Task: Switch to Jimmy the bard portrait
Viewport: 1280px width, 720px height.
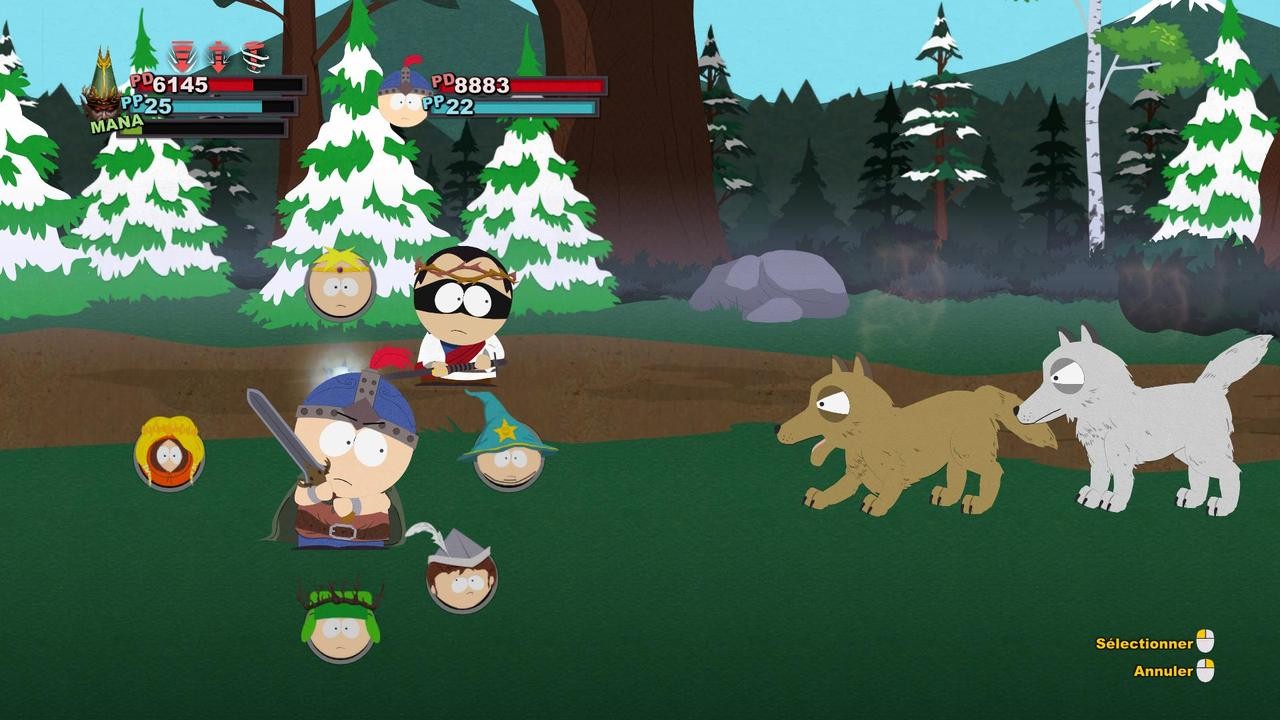Action: point(462,578)
